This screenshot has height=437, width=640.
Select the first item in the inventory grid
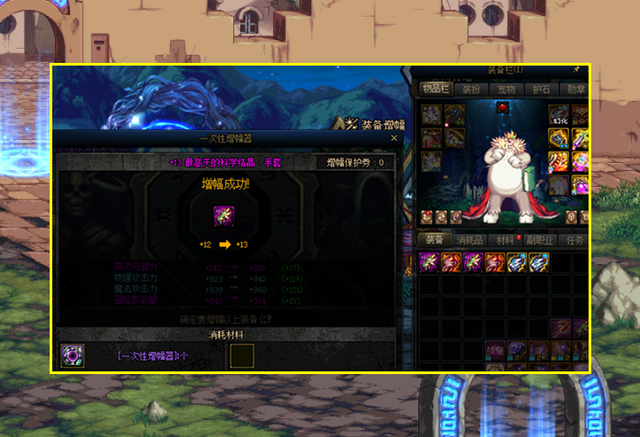[x=429, y=261]
